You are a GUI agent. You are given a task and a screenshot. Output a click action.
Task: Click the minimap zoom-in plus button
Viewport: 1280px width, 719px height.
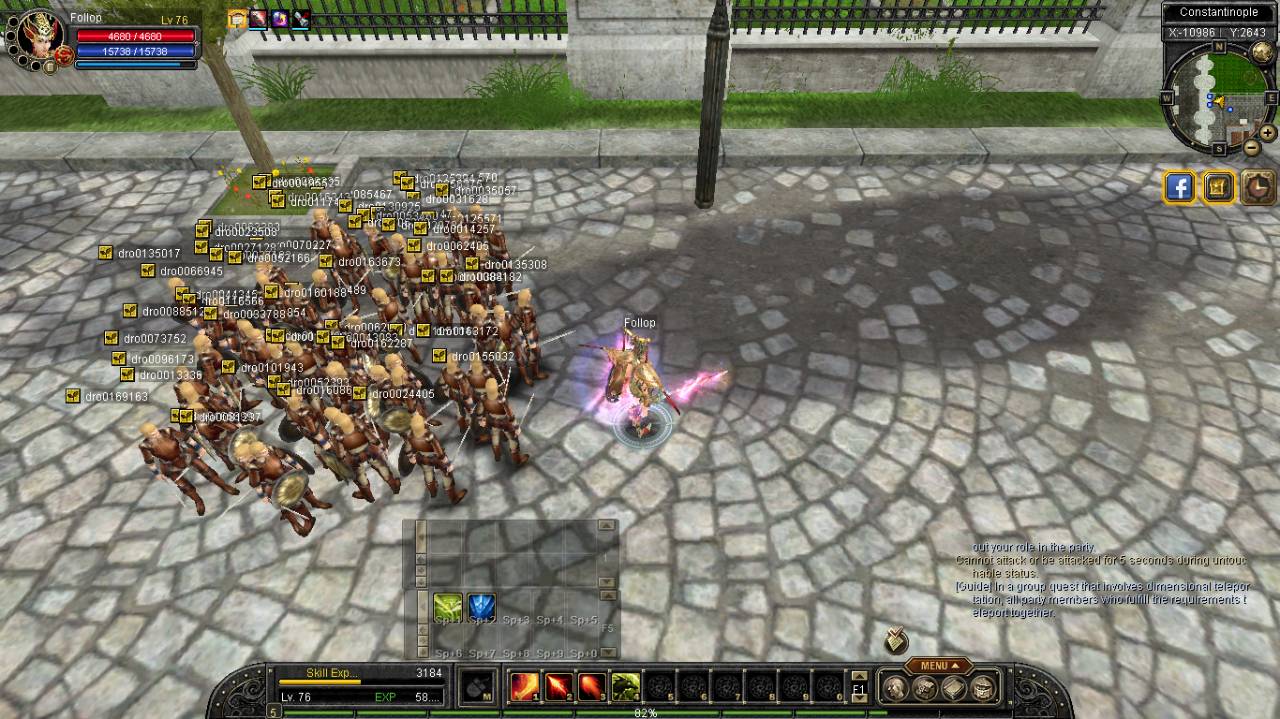[x=1267, y=133]
